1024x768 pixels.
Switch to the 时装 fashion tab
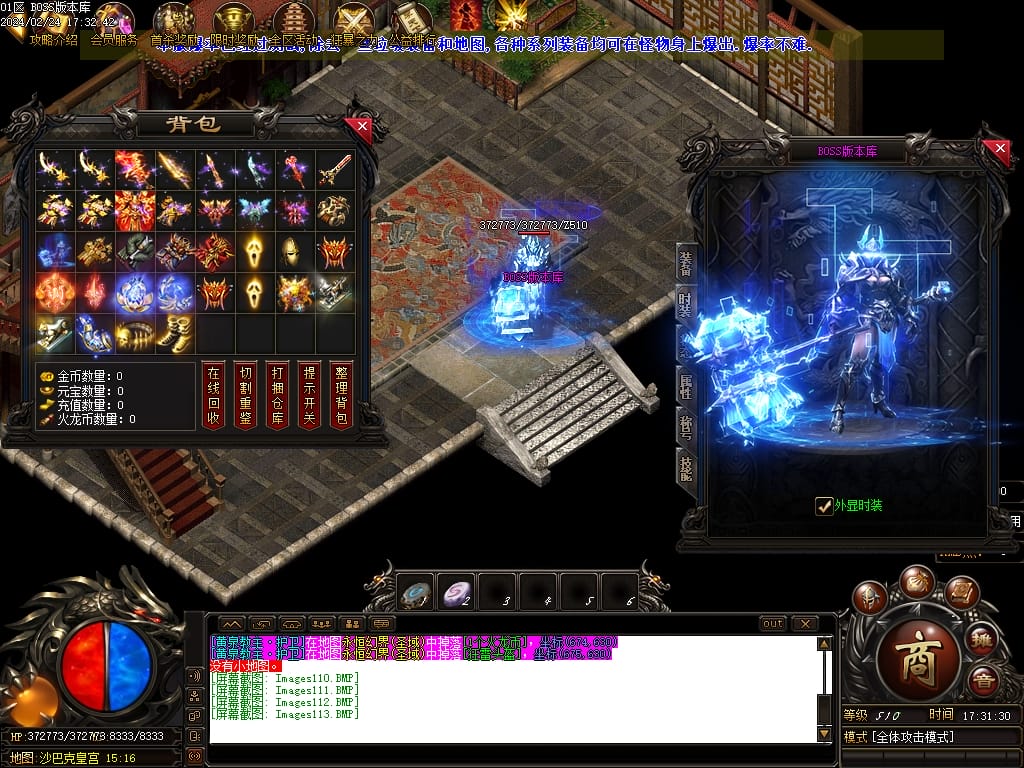[x=686, y=305]
